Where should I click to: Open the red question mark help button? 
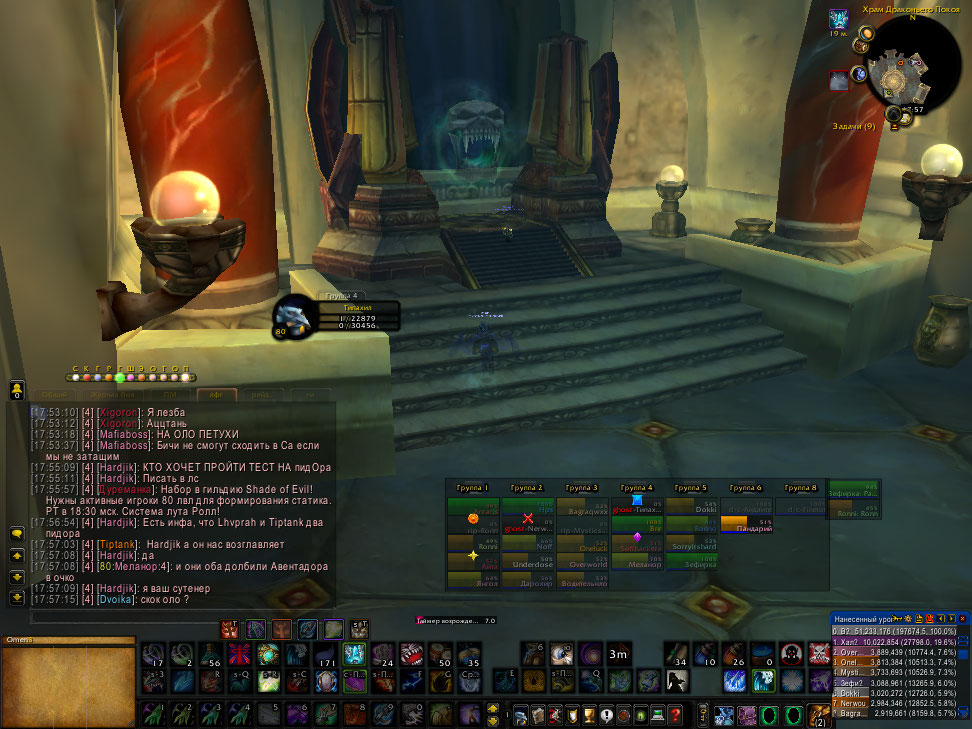[676, 716]
